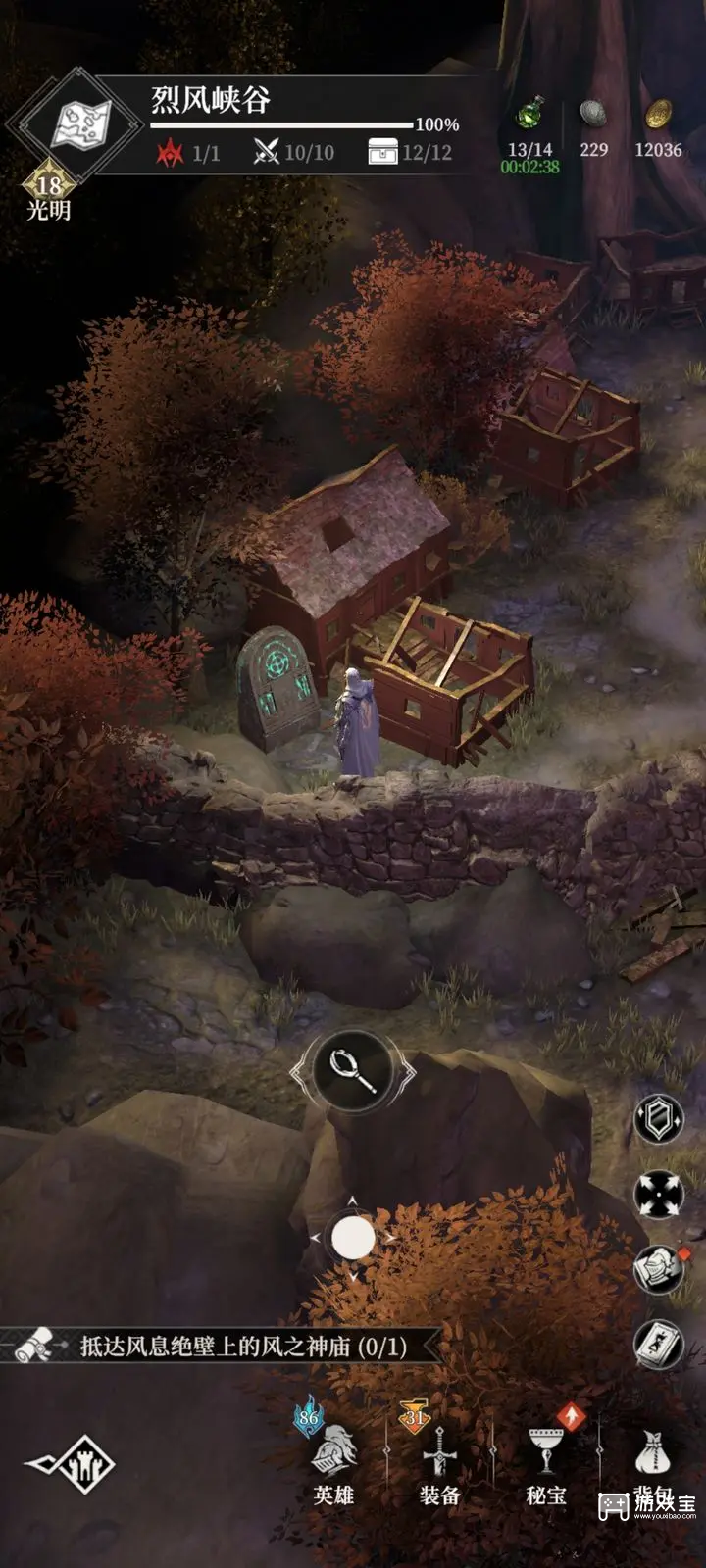Open the hourglass book icon
706x1568 pixels.
point(658,1343)
